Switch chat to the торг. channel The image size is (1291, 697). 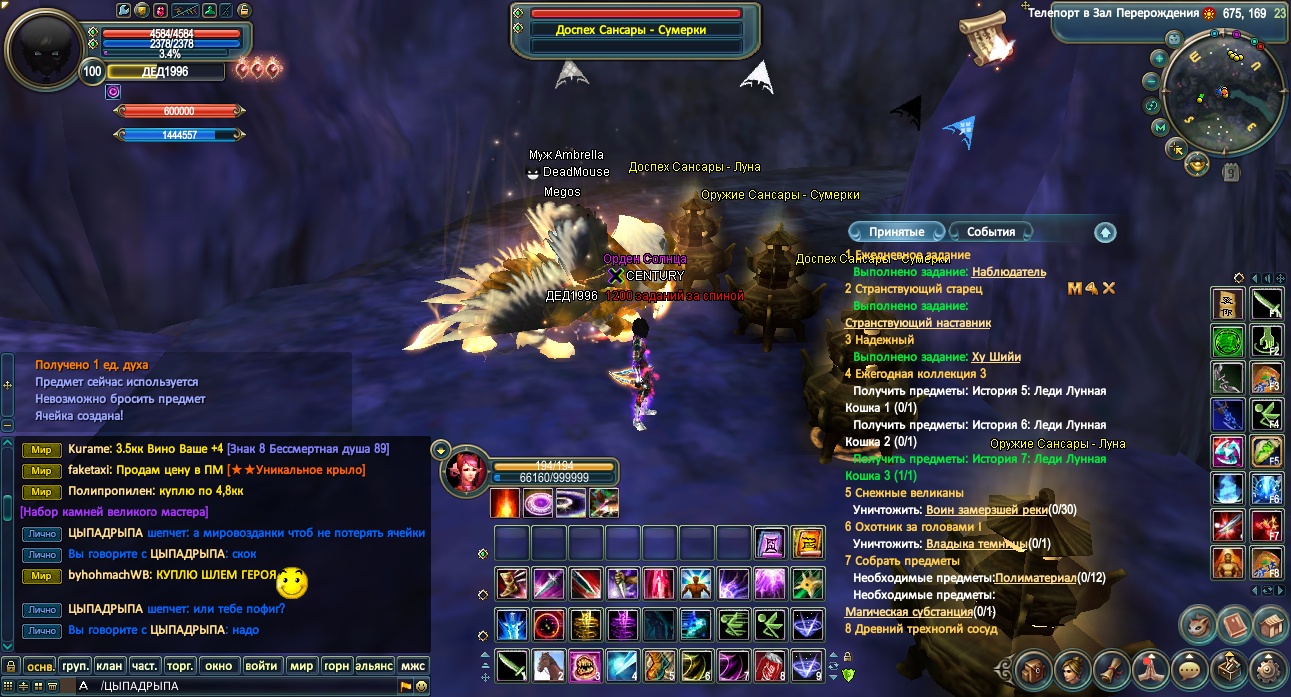179,665
